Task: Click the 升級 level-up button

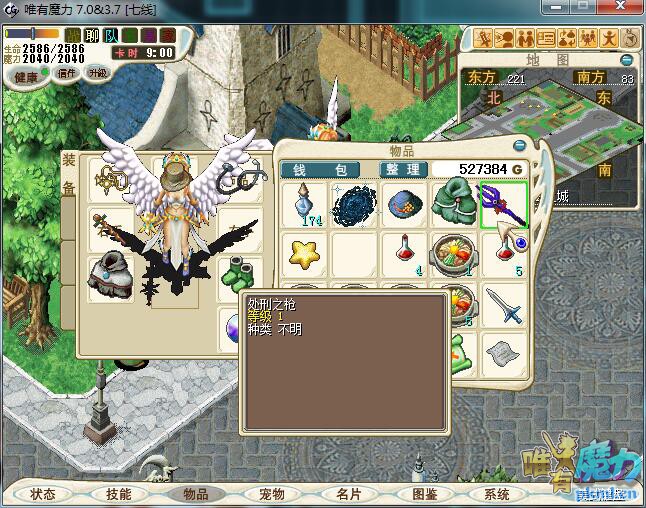Action: pos(97,73)
